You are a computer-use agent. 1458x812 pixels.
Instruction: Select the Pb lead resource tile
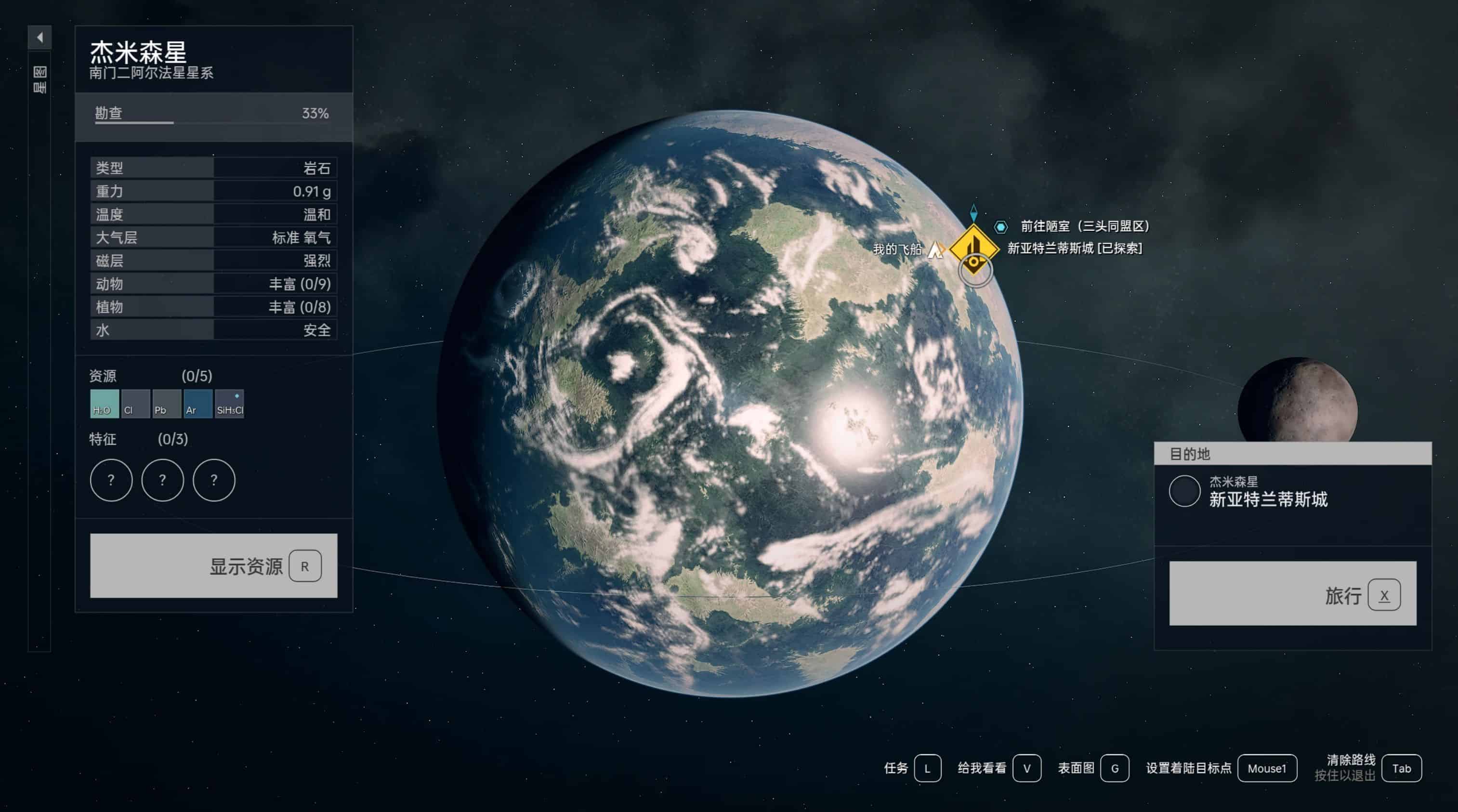point(166,404)
